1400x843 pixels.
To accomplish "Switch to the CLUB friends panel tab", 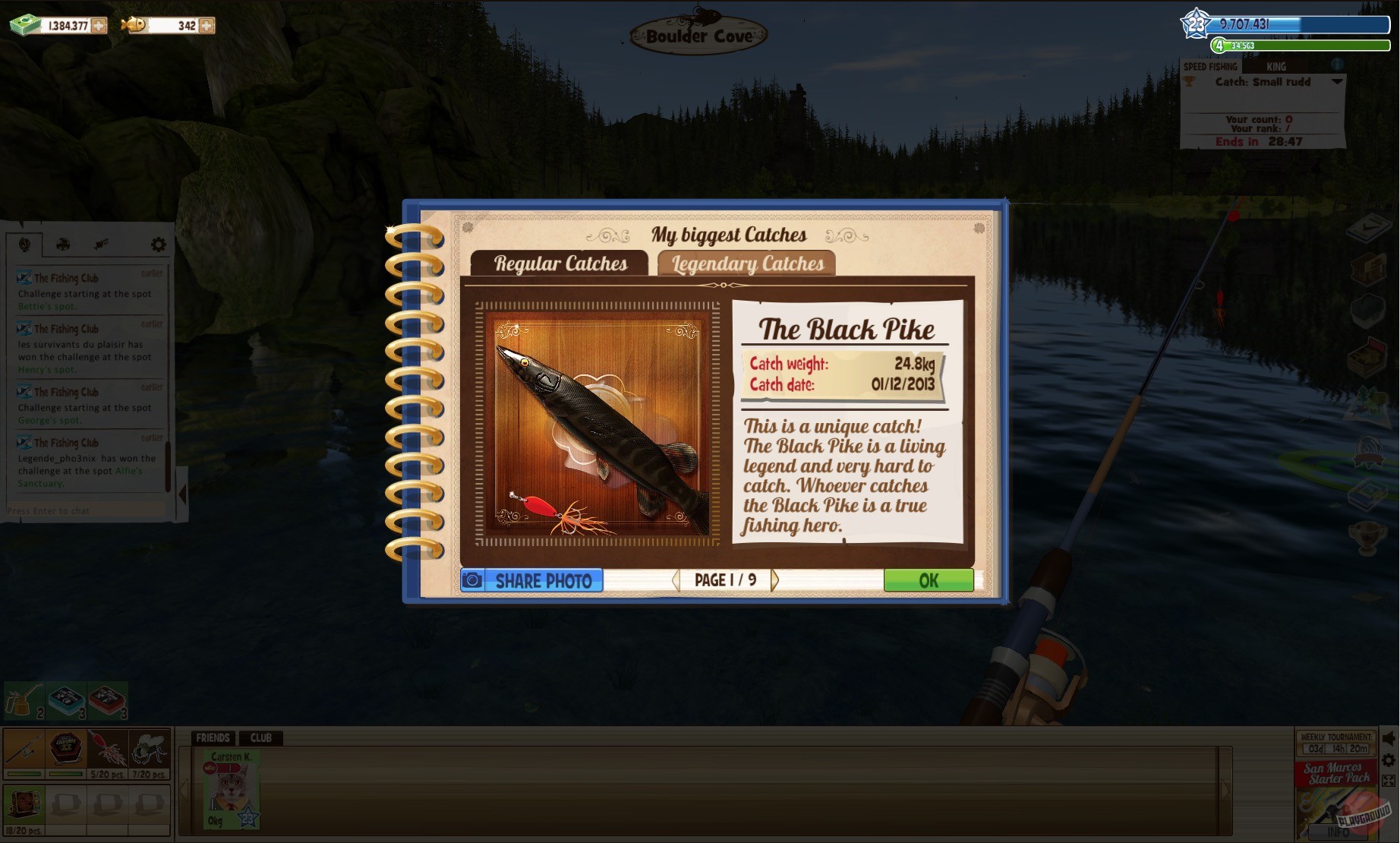I will 261,737.
